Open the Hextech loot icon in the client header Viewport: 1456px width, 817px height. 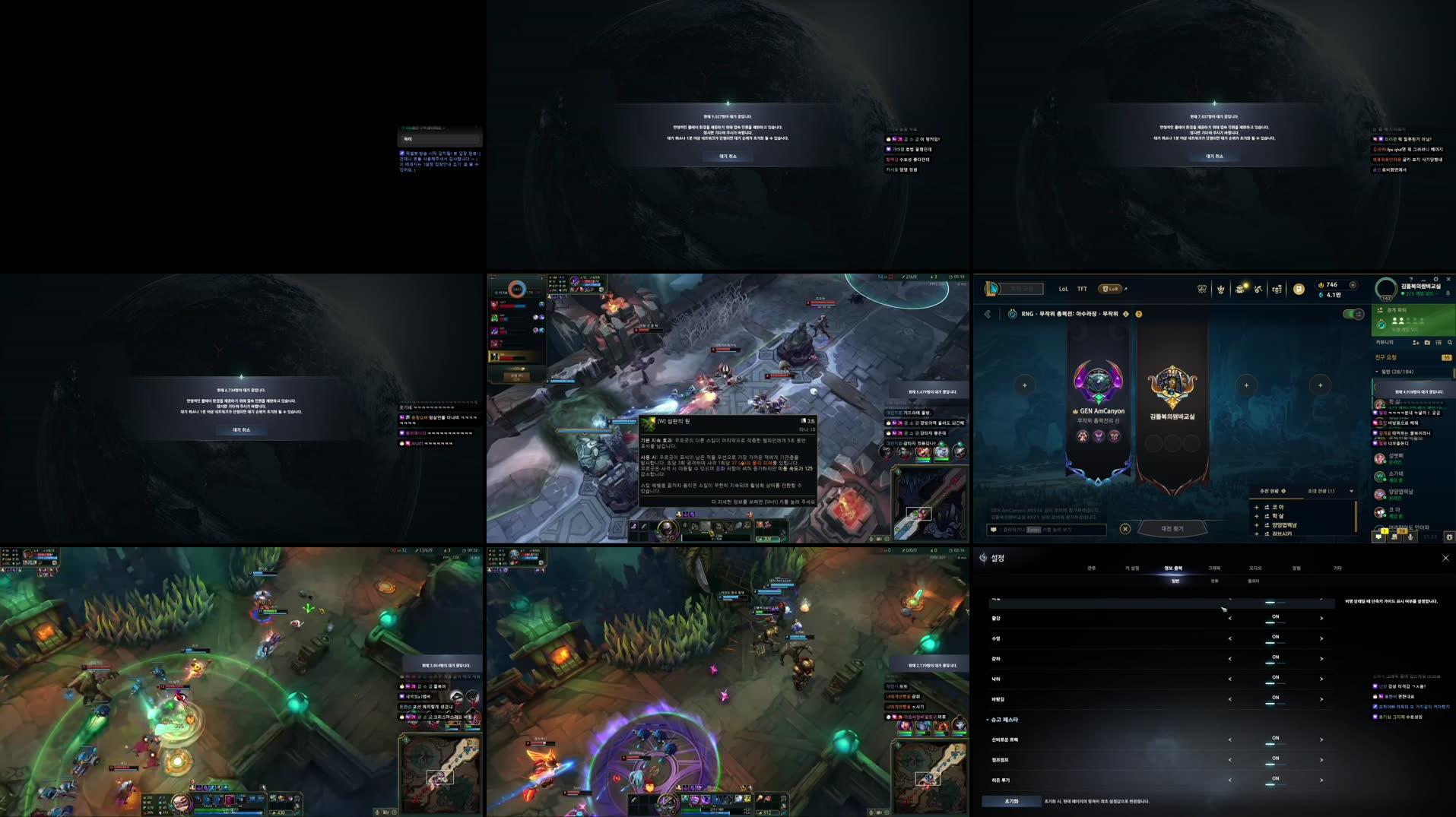pyautogui.click(x=1239, y=289)
